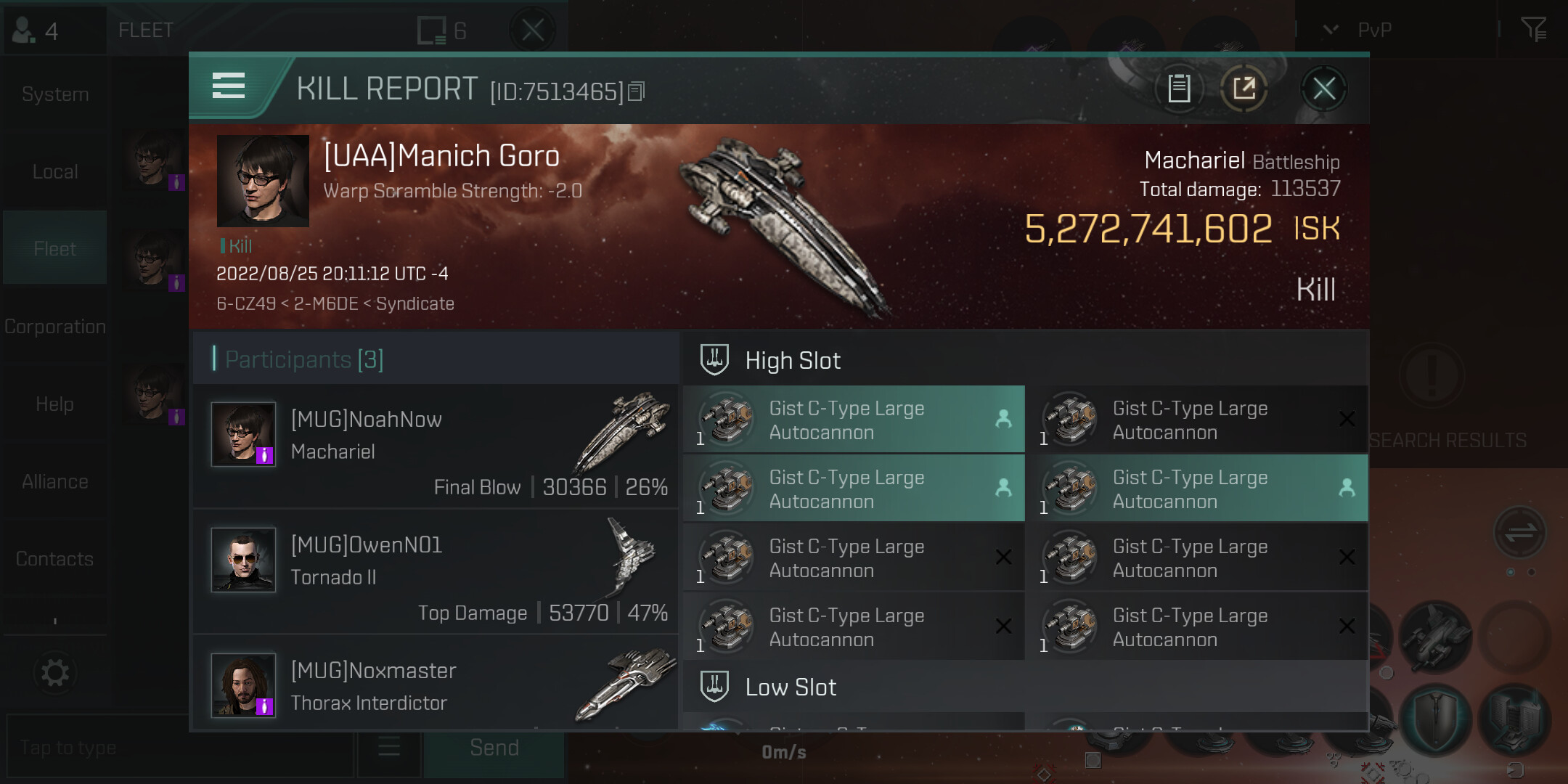View Manich Goro's character portrait
Image resolution: width=1568 pixels, height=784 pixels.
(263, 181)
